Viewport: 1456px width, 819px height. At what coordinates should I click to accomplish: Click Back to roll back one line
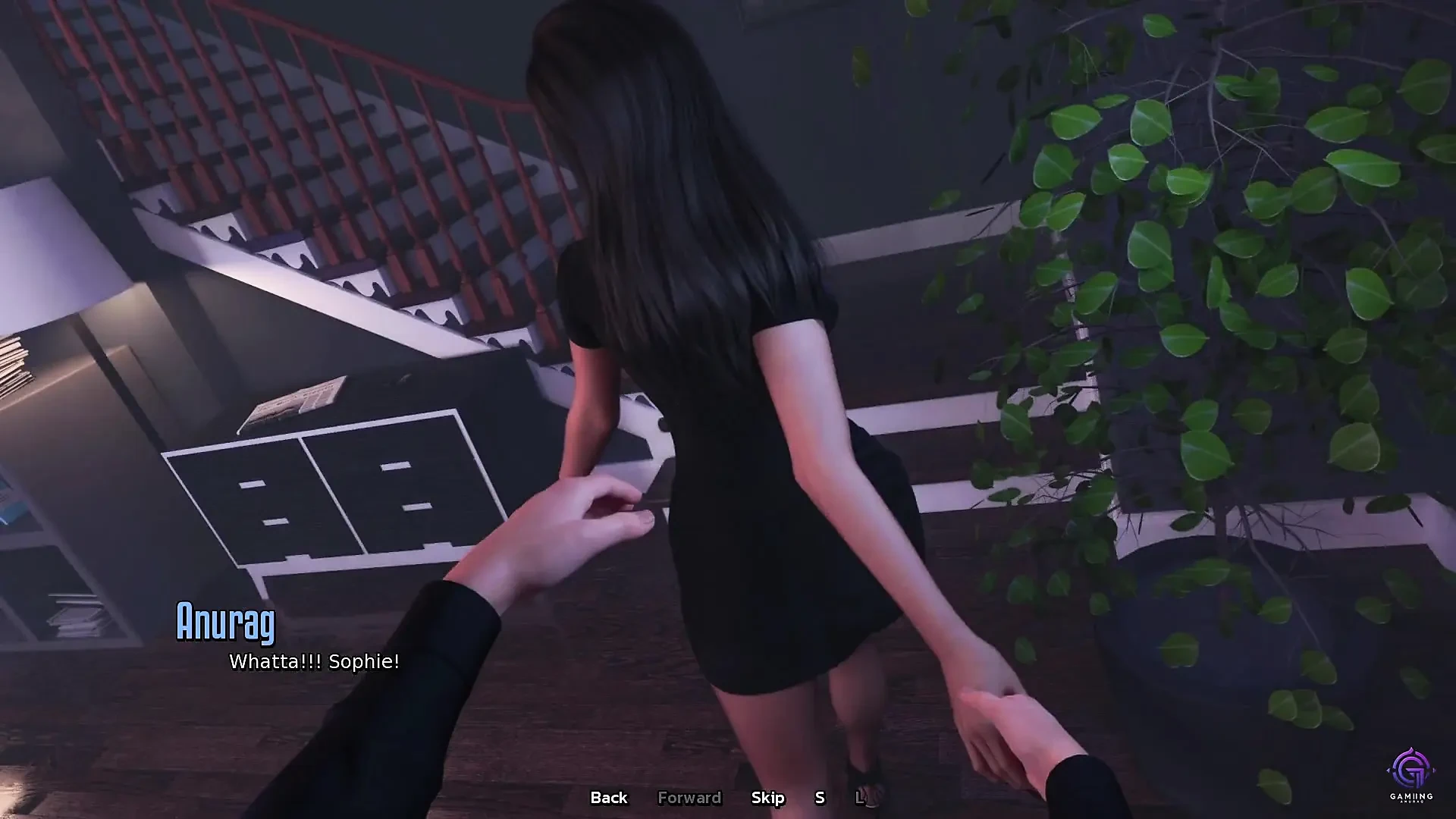point(607,798)
